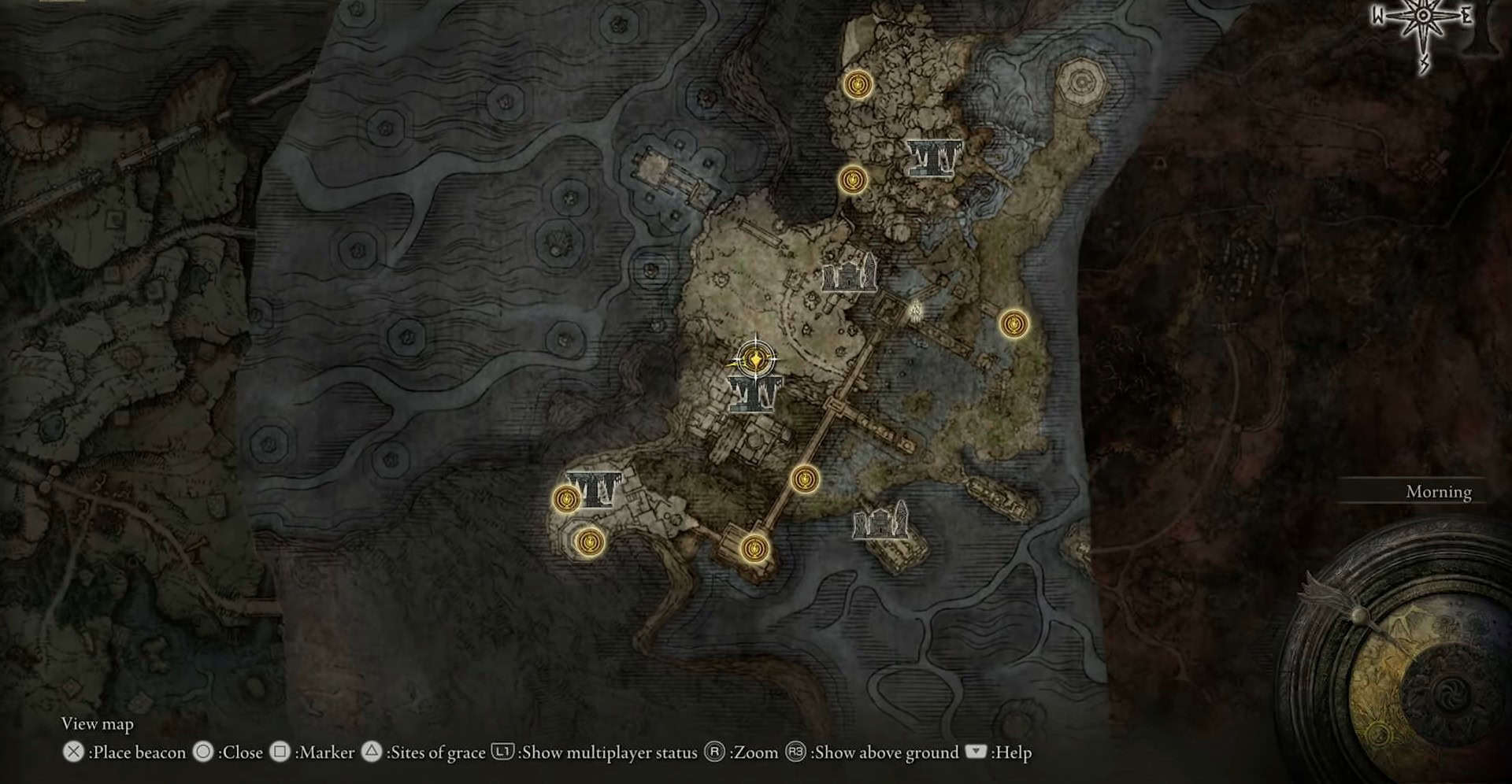Choose the northernmost site of grace marker

point(857,84)
